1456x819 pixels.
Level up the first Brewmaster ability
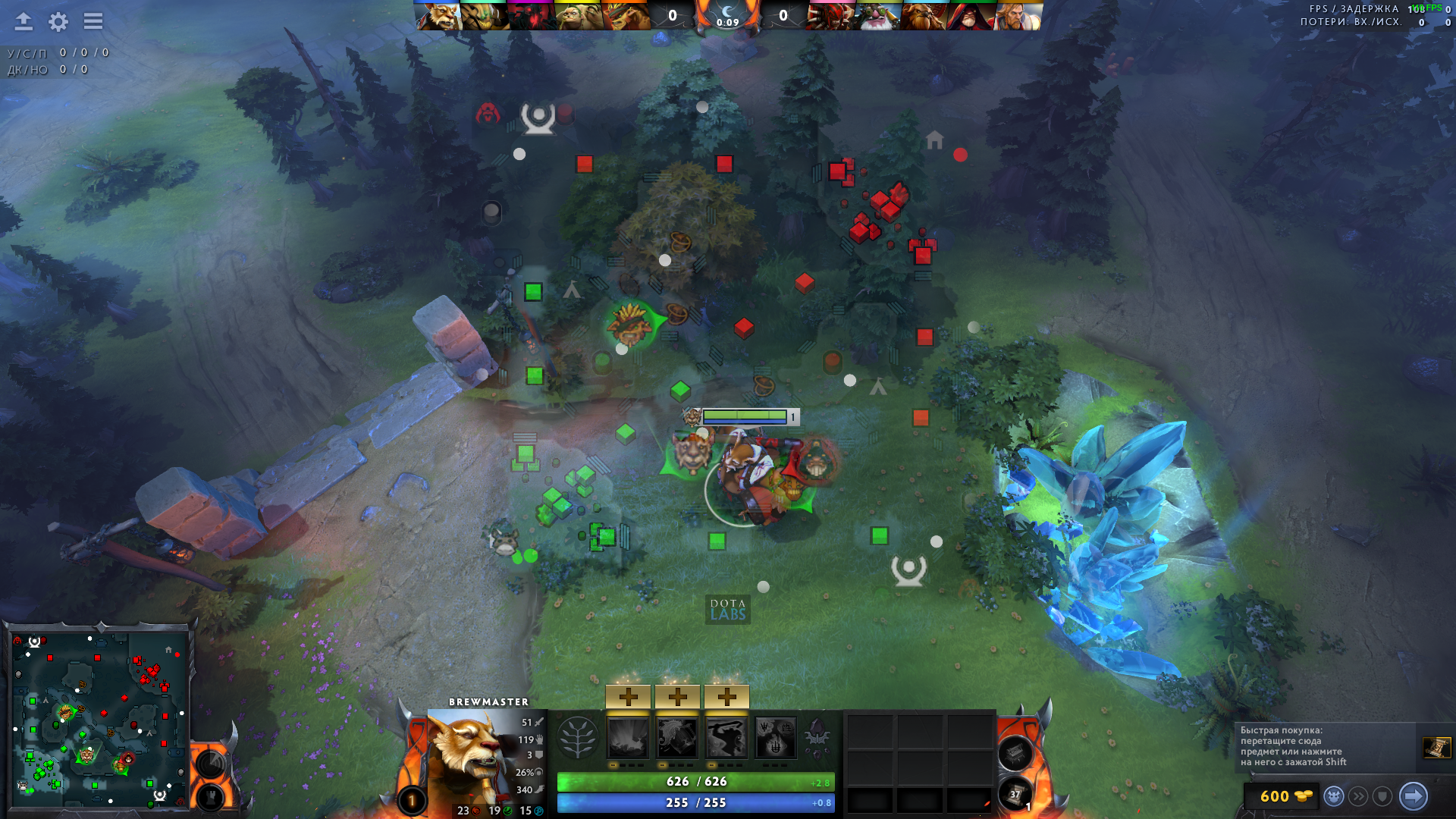coord(628,696)
